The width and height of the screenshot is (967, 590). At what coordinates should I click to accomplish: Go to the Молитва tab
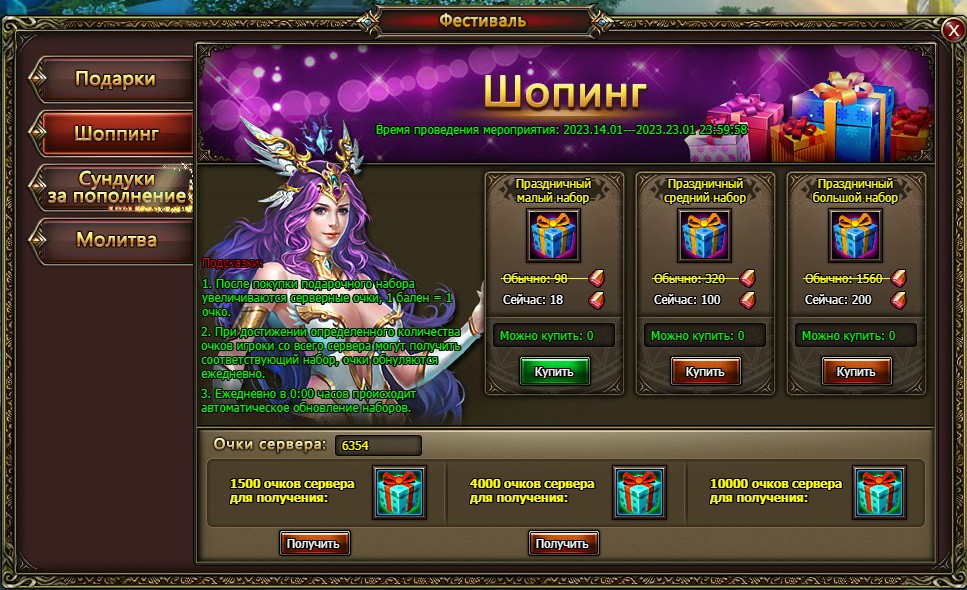(x=115, y=240)
